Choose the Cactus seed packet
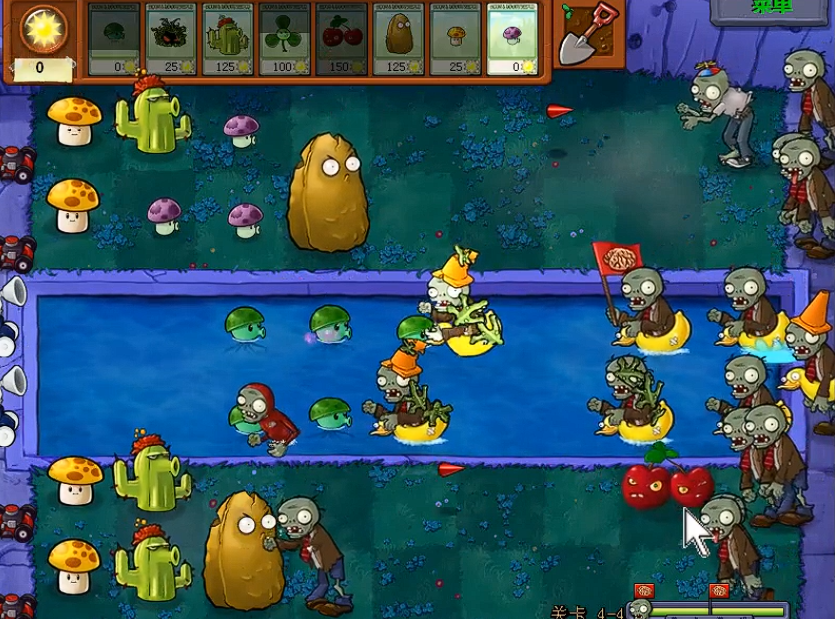This screenshot has width=835, height=619. pyautogui.click(x=227, y=39)
